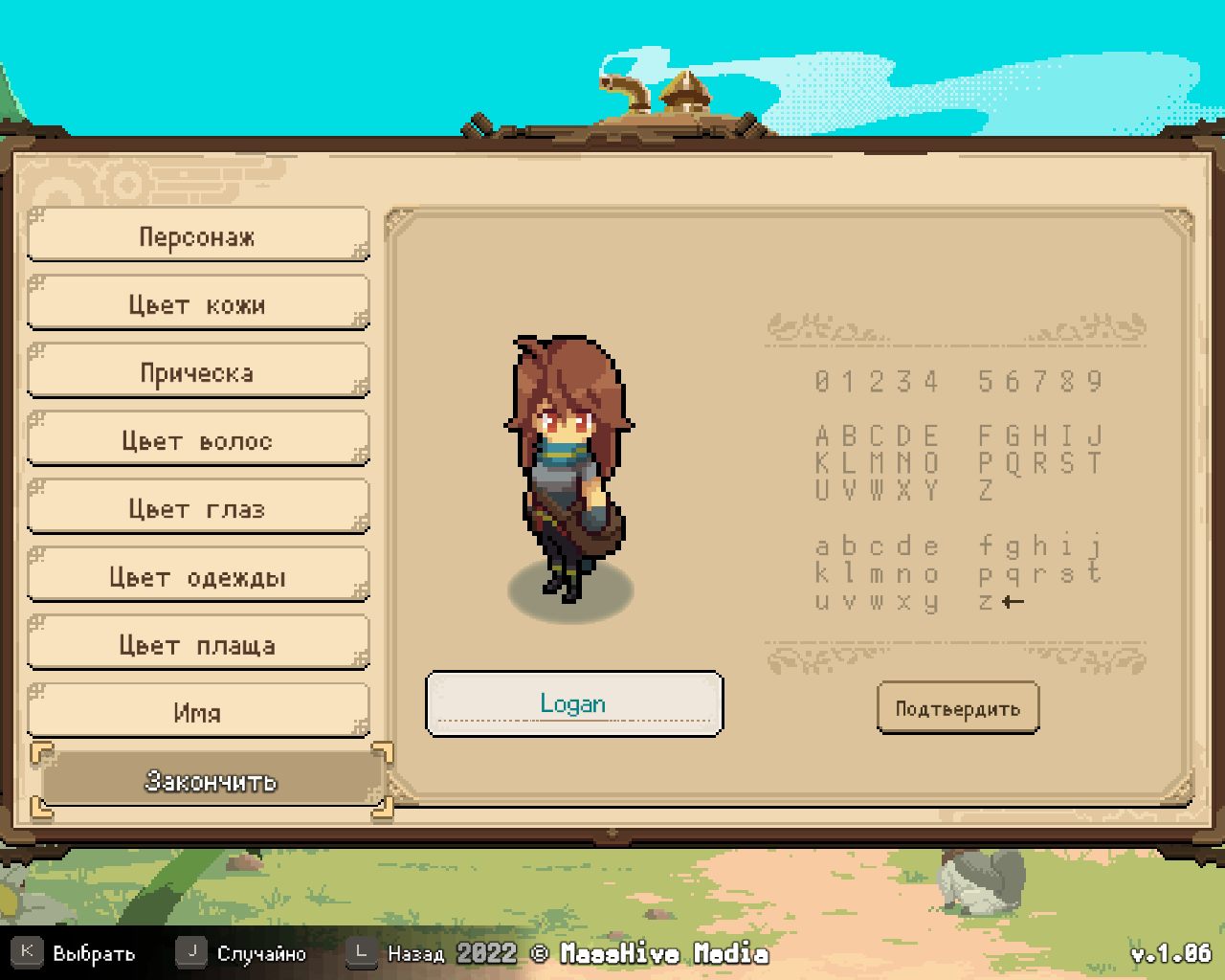Select the Имя menu entry
The image size is (1225, 980).
[197, 711]
